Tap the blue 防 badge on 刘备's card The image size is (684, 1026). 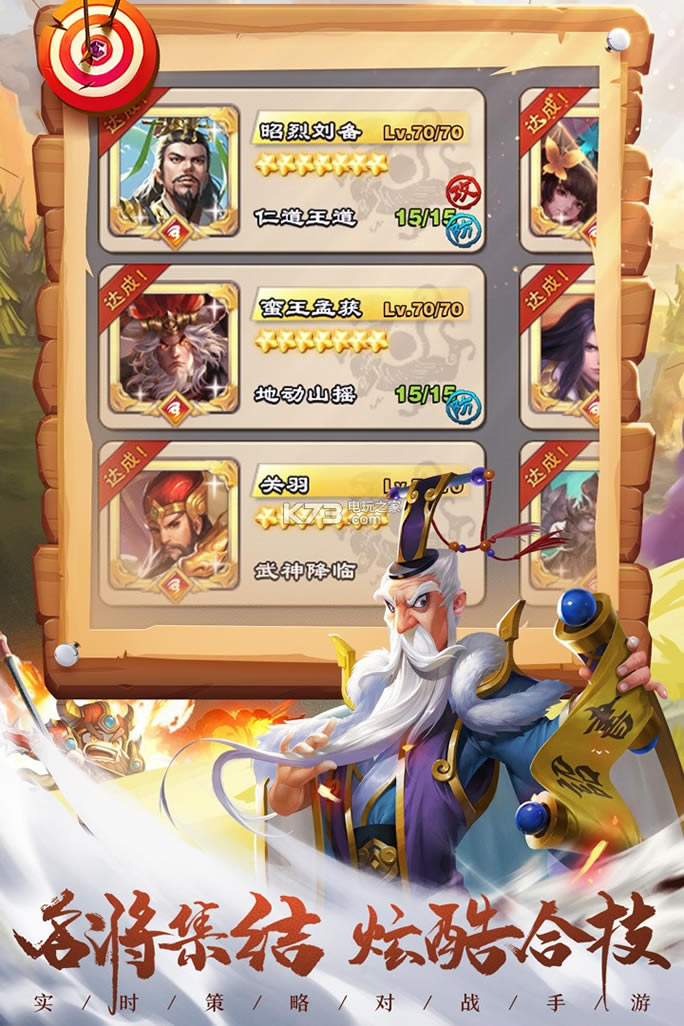(x=464, y=229)
